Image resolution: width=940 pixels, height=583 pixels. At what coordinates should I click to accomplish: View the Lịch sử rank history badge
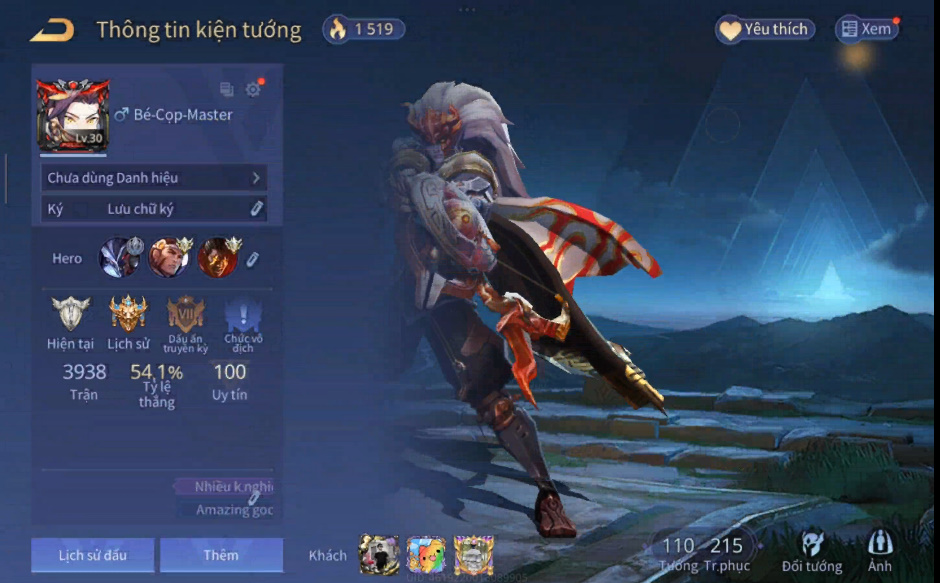click(x=128, y=314)
